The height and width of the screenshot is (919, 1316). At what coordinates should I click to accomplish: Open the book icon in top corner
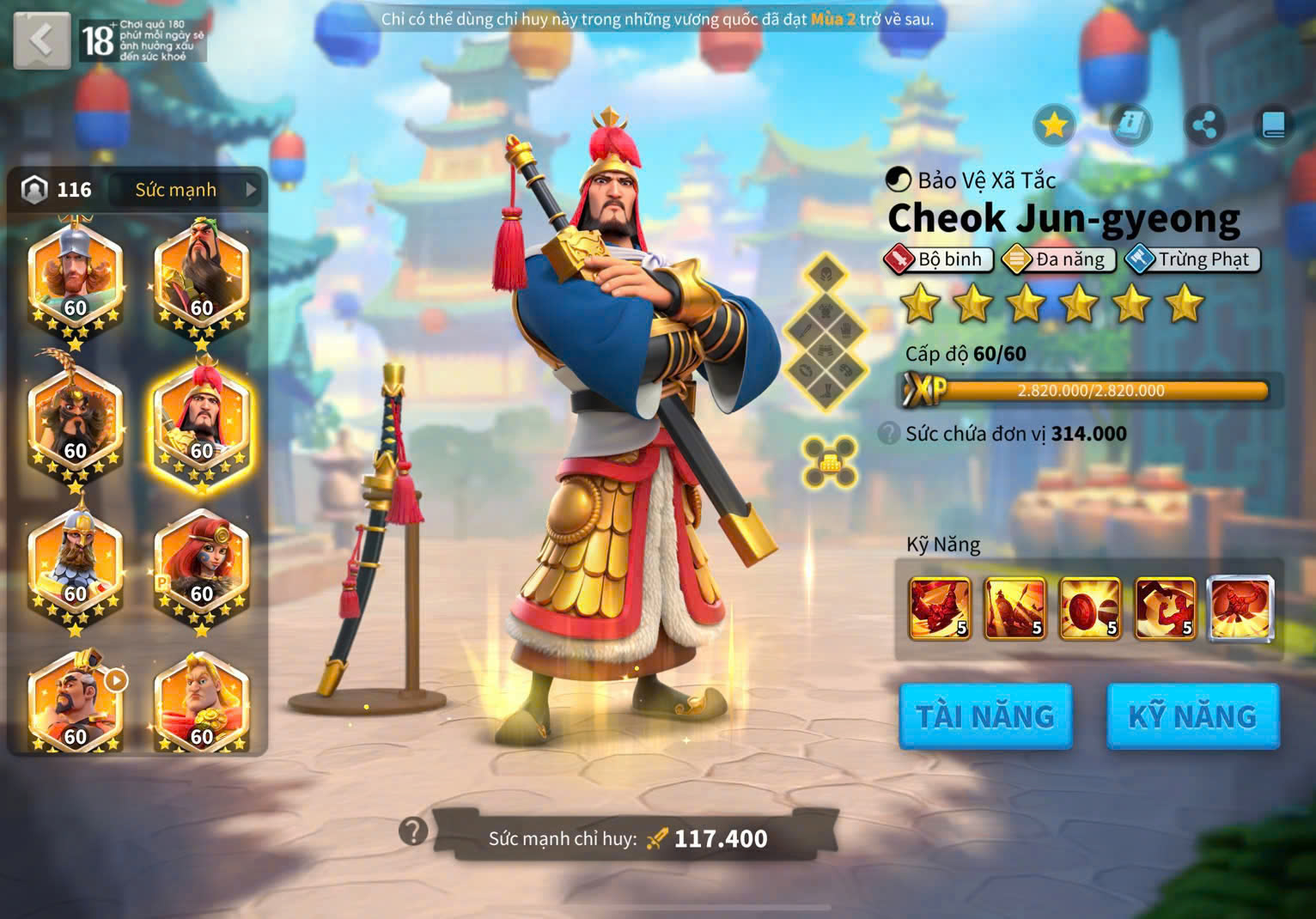pyautogui.click(x=1273, y=126)
